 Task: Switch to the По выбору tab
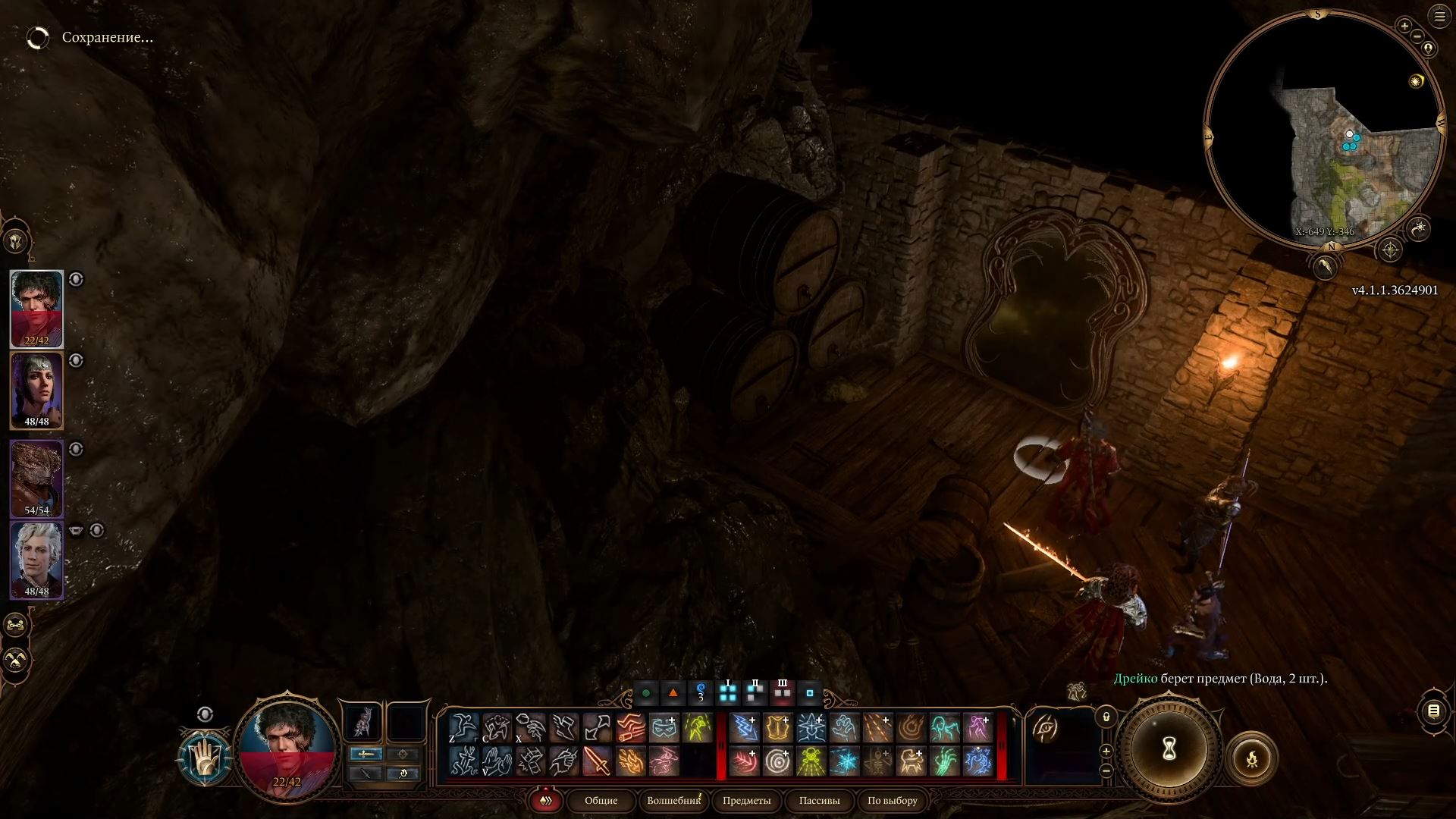click(x=892, y=800)
